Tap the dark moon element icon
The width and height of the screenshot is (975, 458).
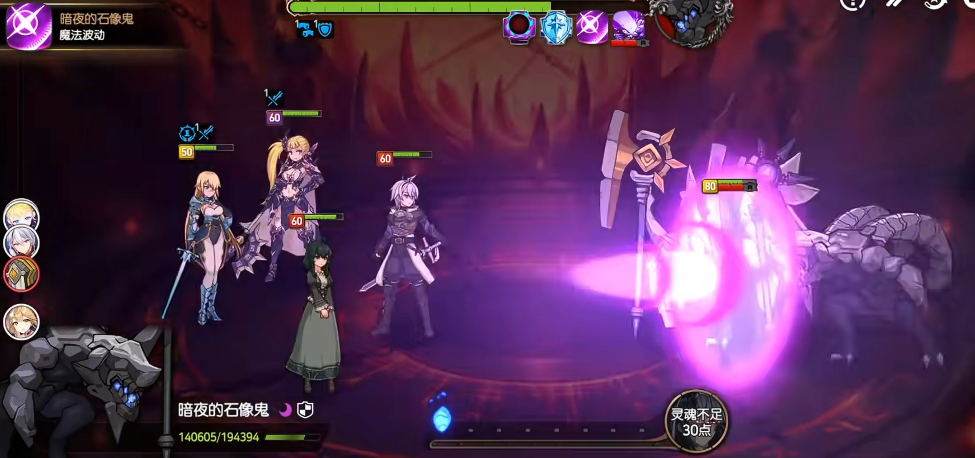click(285, 409)
